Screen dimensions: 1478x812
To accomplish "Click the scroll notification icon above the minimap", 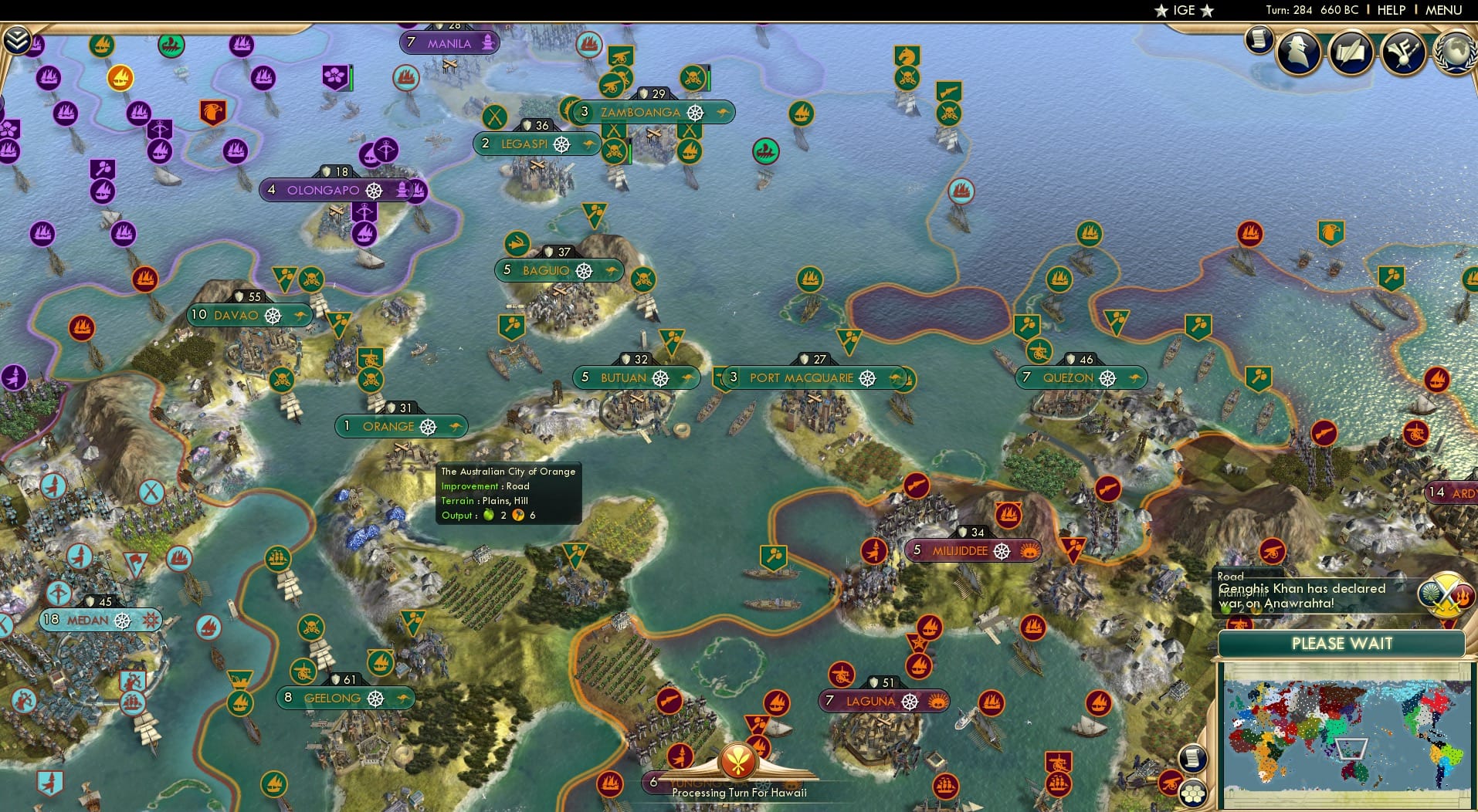I will point(1192,757).
